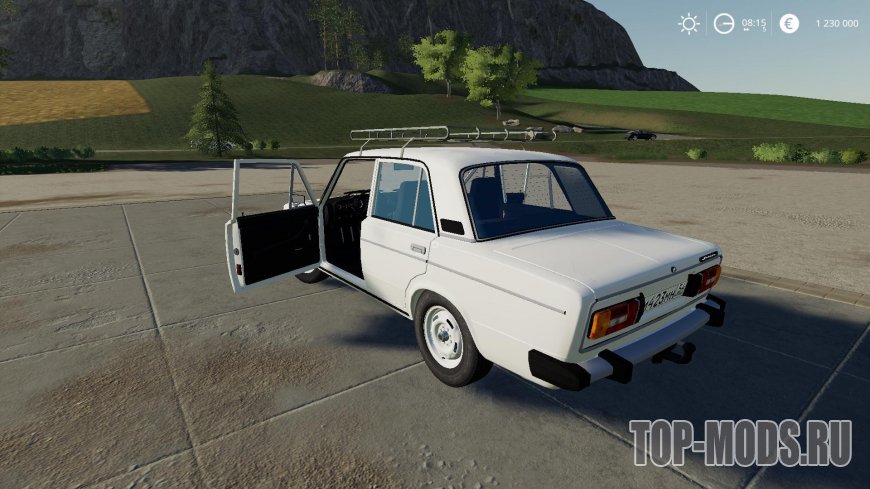
Task: Click the sun weather icon
Action: [x=689, y=24]
